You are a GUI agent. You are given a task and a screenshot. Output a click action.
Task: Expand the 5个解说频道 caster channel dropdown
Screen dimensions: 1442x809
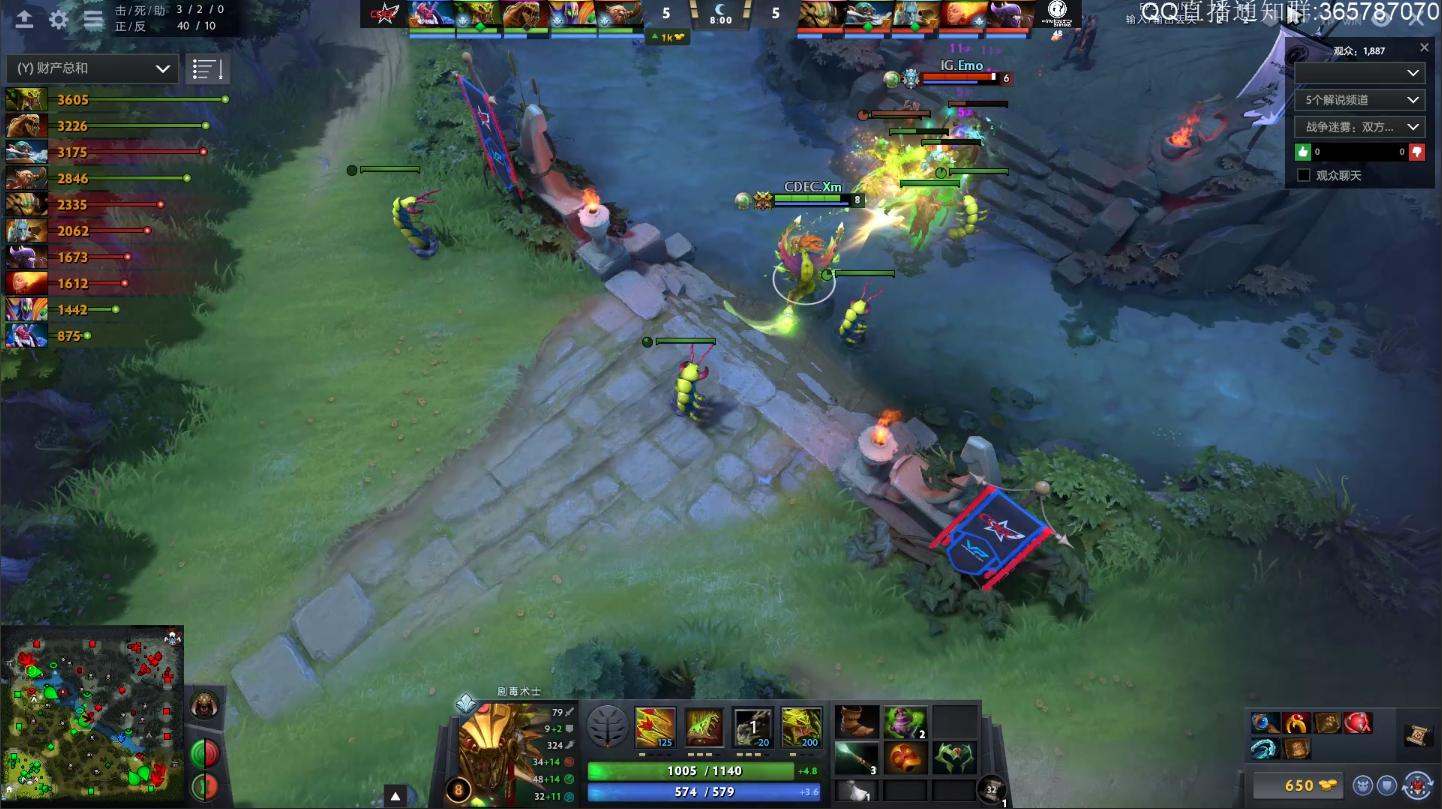(1358, 100)
